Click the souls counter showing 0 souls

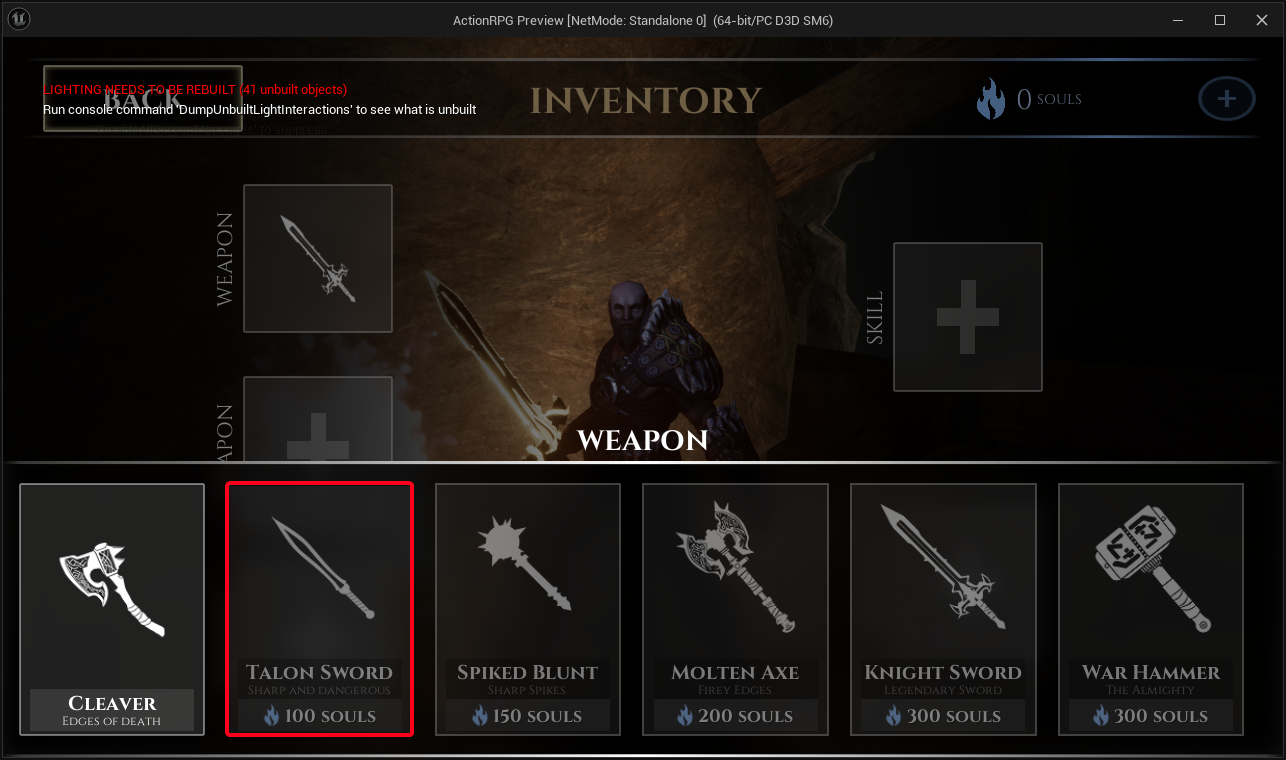pos(1046,98)
